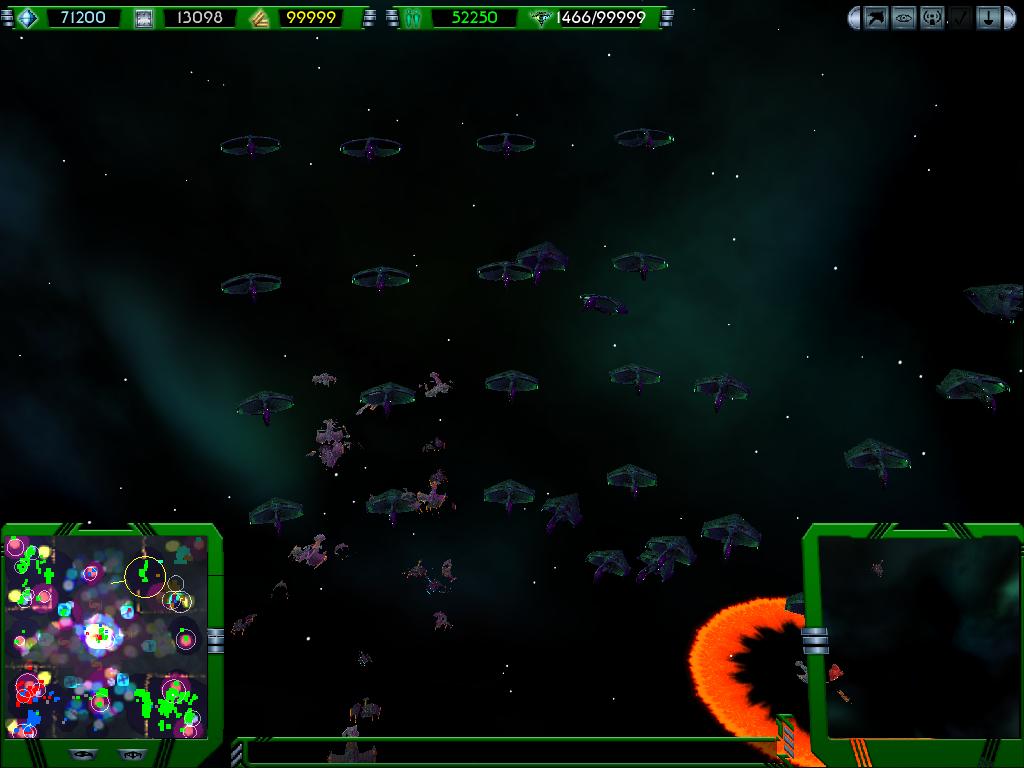The width and height of the screenshot is (1024, 768).
Task: Click the tactical minimap
Action: pos(106,636)
